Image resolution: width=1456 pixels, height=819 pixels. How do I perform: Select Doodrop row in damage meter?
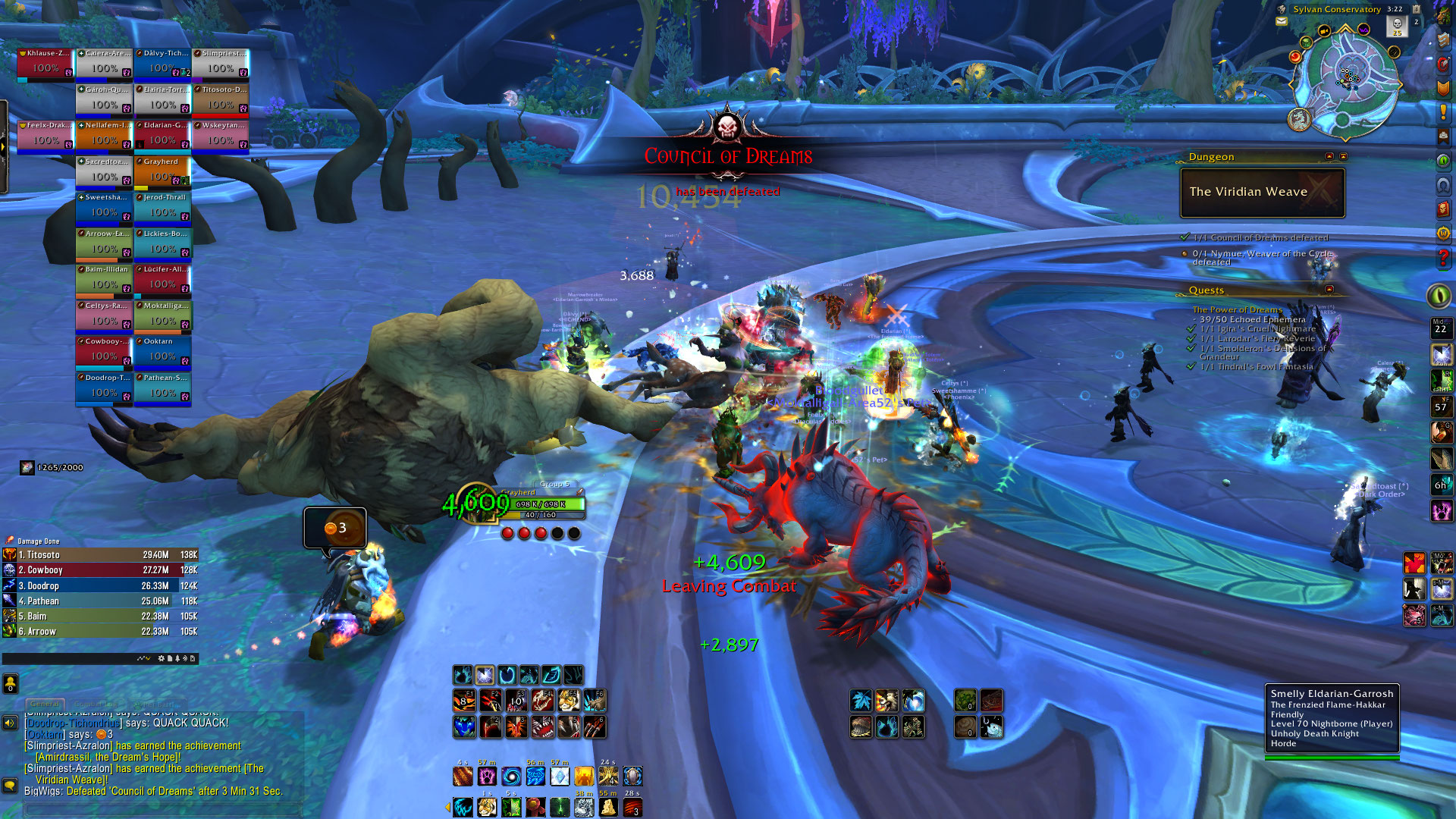click(x=99, y=585)
